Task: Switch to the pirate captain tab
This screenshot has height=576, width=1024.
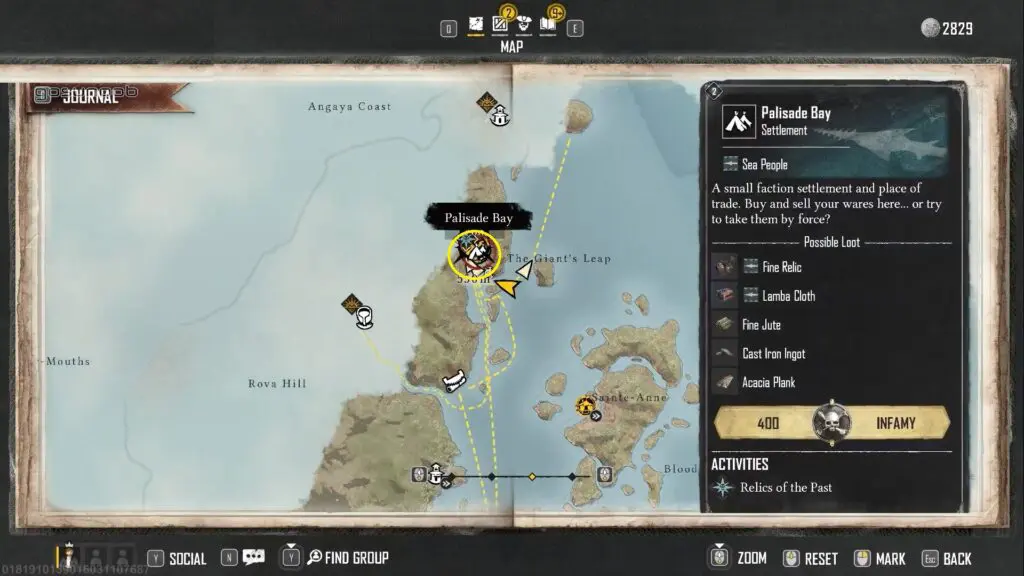Action: [524, 25]
